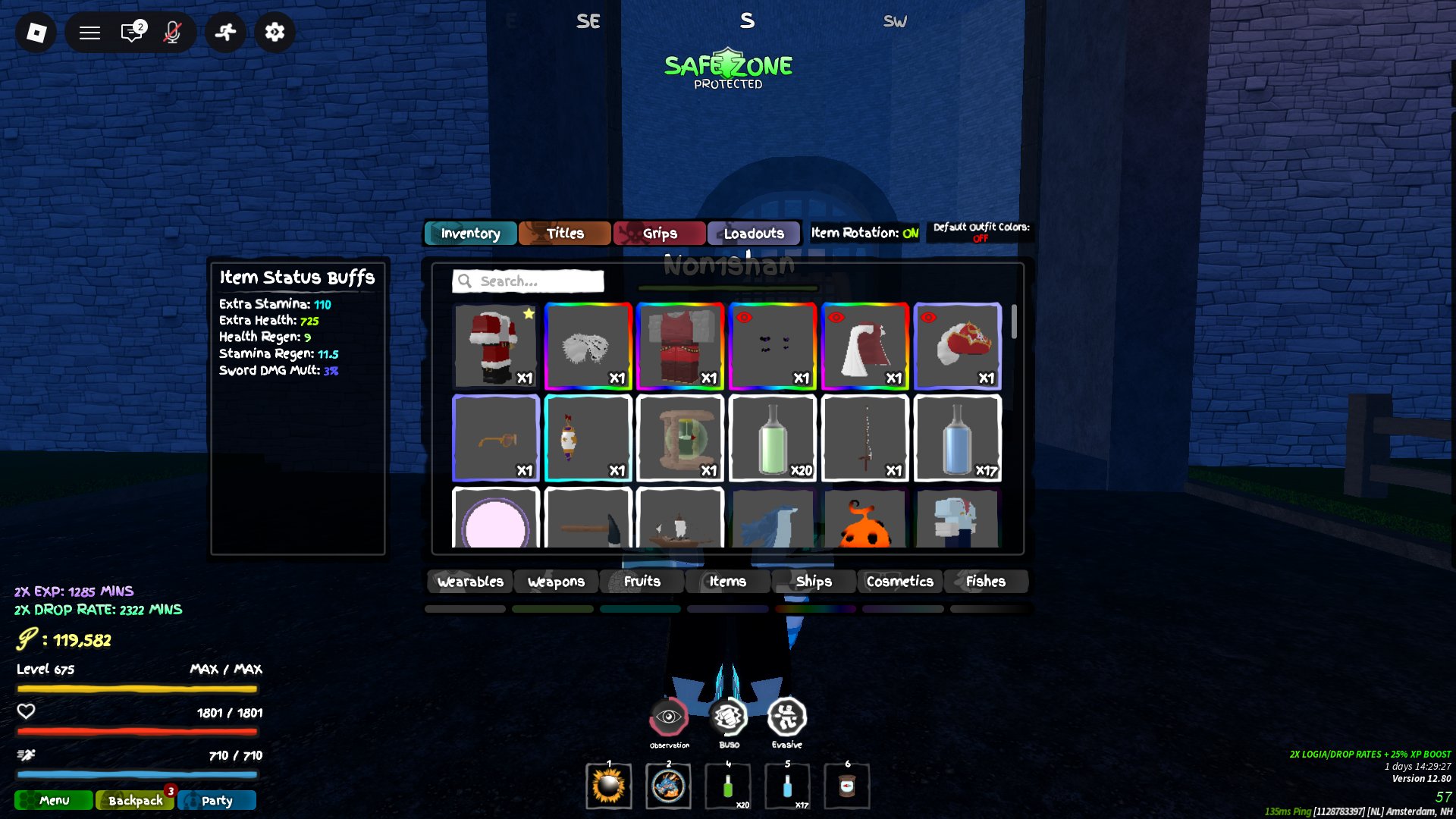Open the Backpack
This screenshot has width=1456, height=819.
click(x=134, y=800)
